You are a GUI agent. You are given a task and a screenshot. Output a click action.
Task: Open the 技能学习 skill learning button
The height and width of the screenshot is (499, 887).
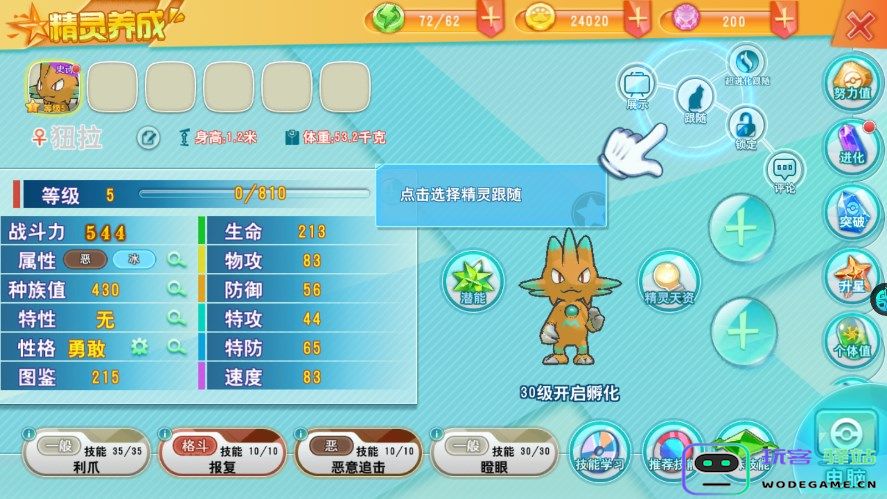pos(600,452)
